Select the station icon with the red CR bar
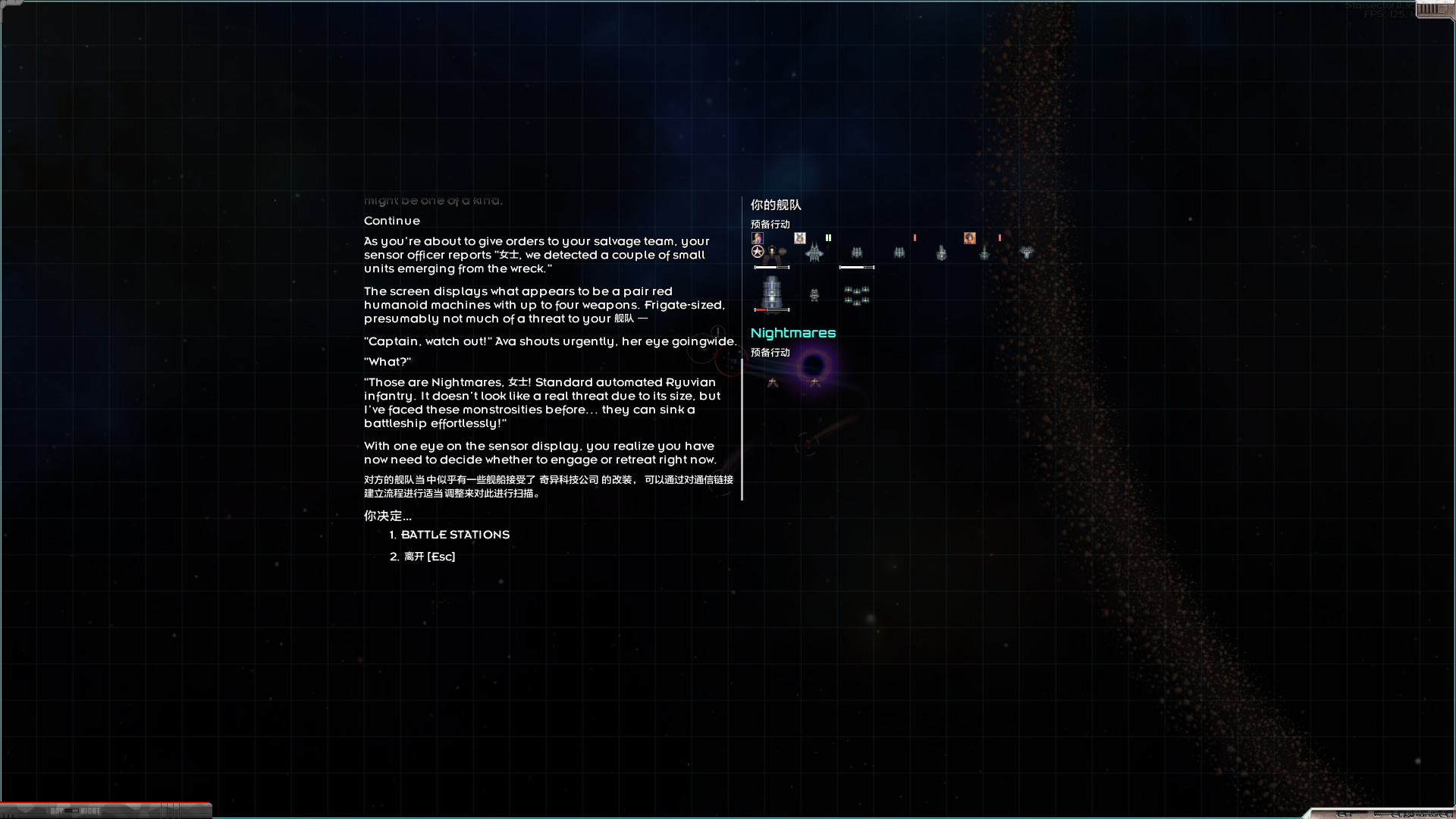Viewport: 1456px width, 819px height. click(771, 294)
